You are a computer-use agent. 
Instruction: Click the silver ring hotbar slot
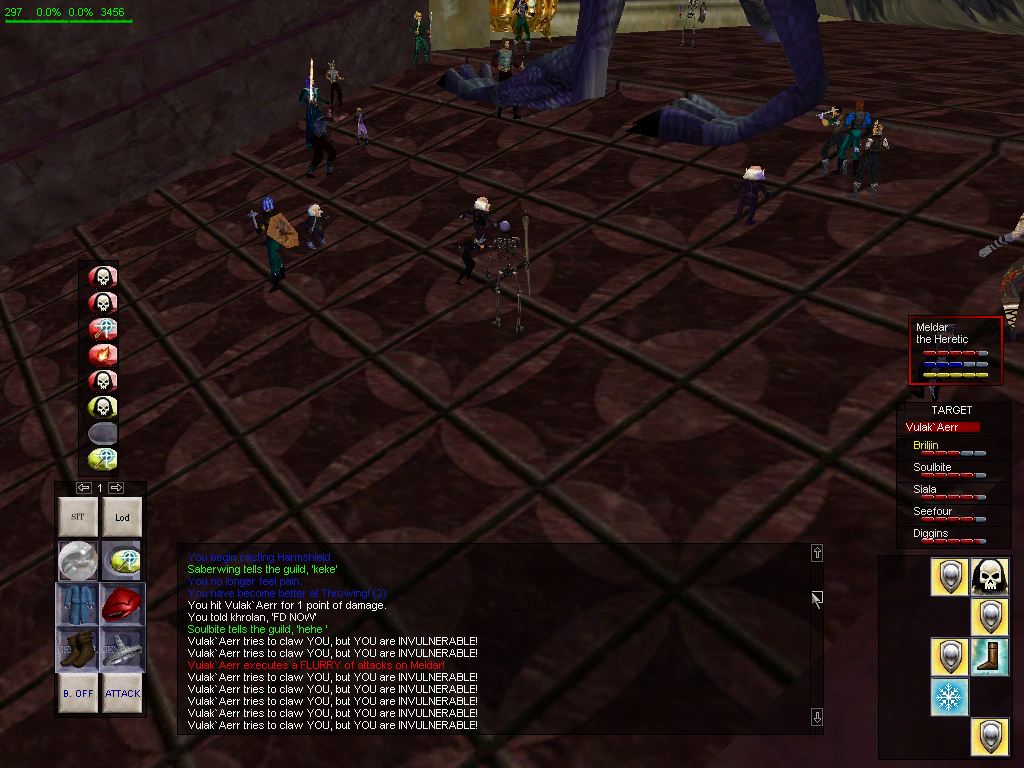click(x=122, y=648)
